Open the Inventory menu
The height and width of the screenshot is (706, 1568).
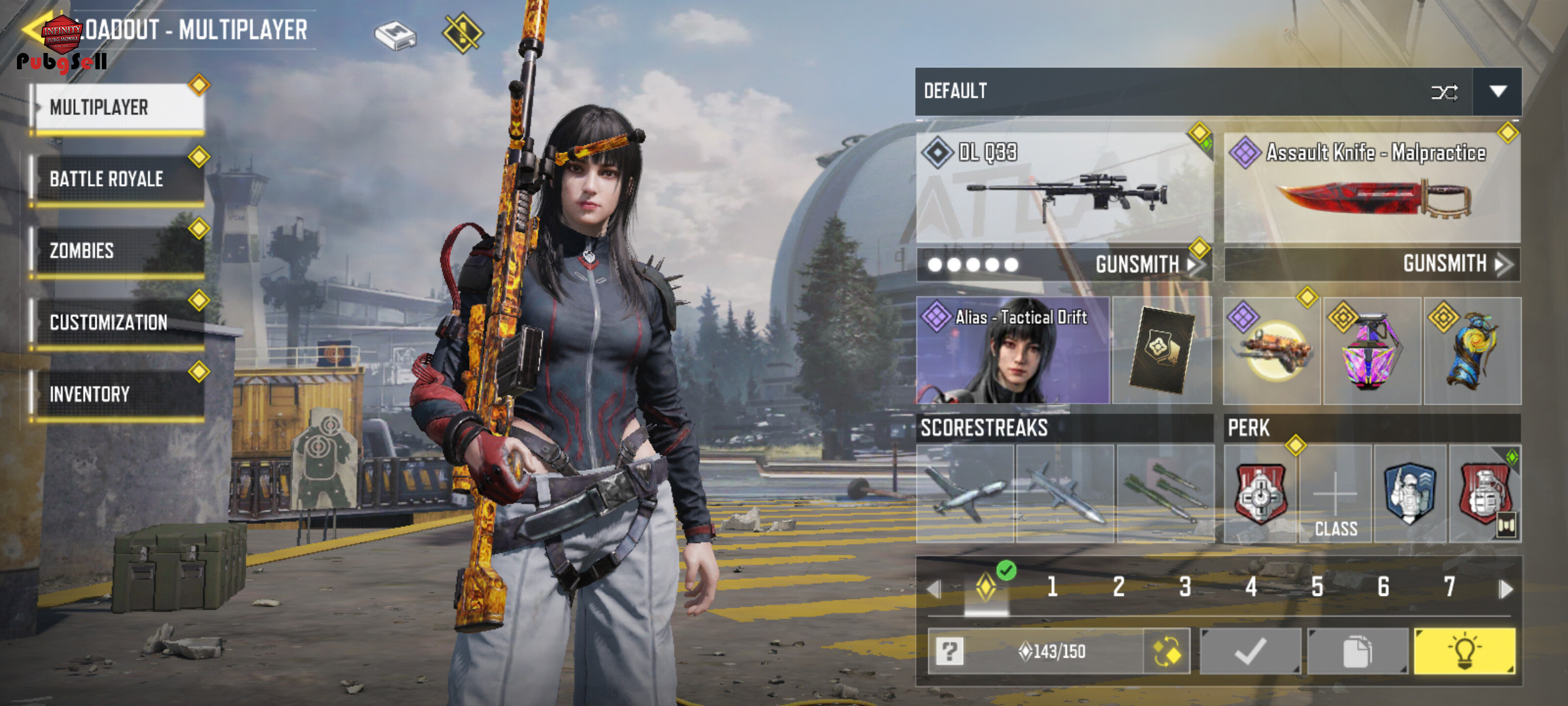(118, 394)
